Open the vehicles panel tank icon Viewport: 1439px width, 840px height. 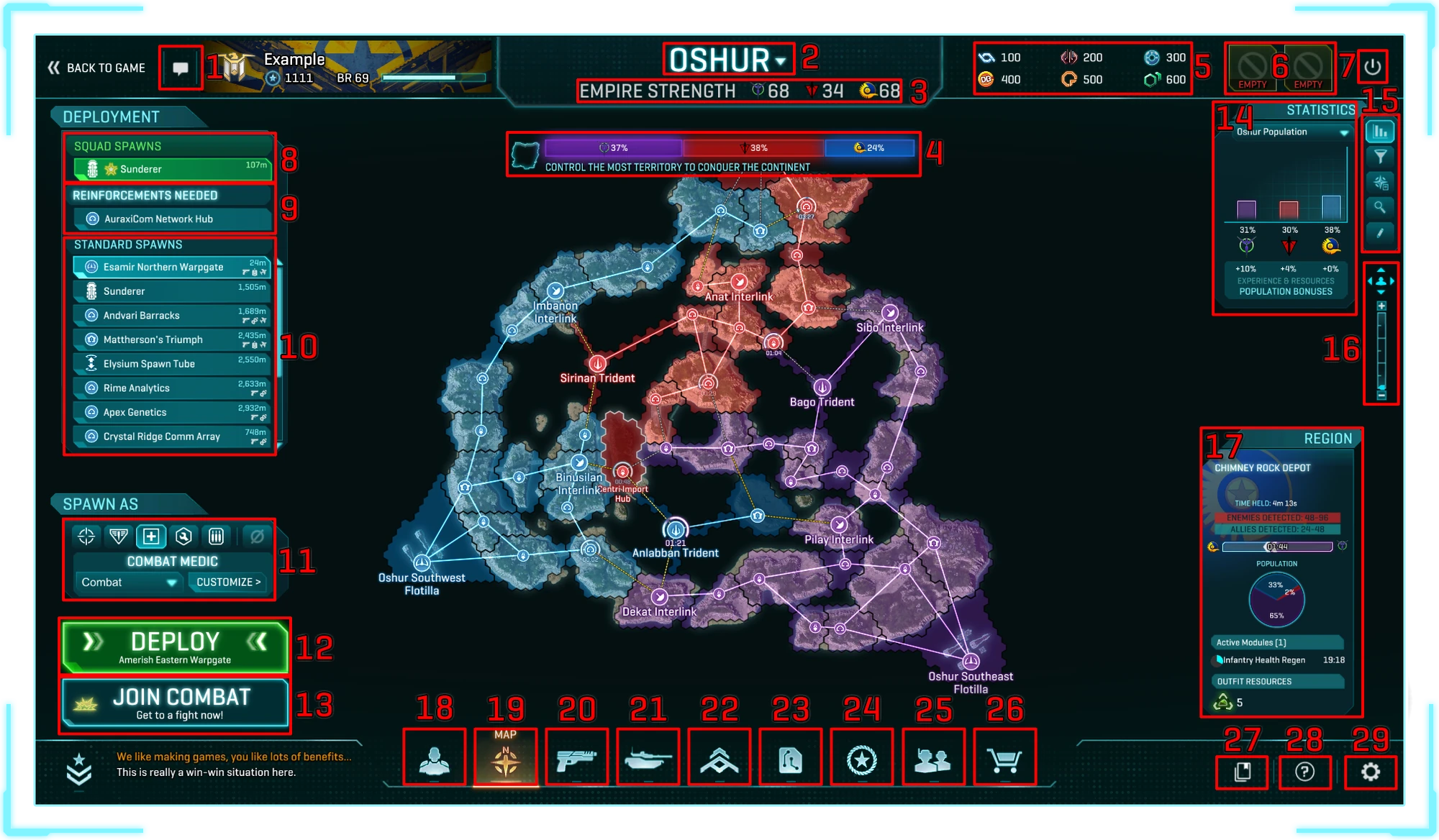[648, 757]
